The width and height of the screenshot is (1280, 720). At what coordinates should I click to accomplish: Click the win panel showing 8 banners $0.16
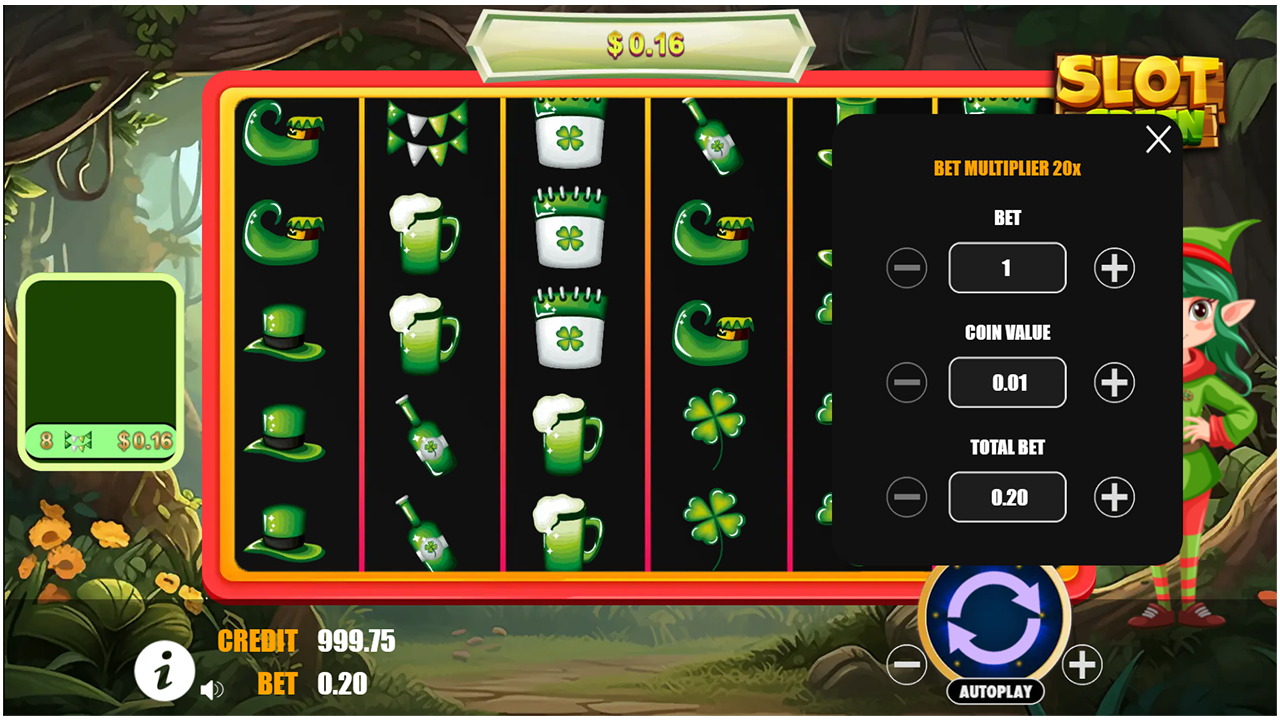(x=101, y=440)
